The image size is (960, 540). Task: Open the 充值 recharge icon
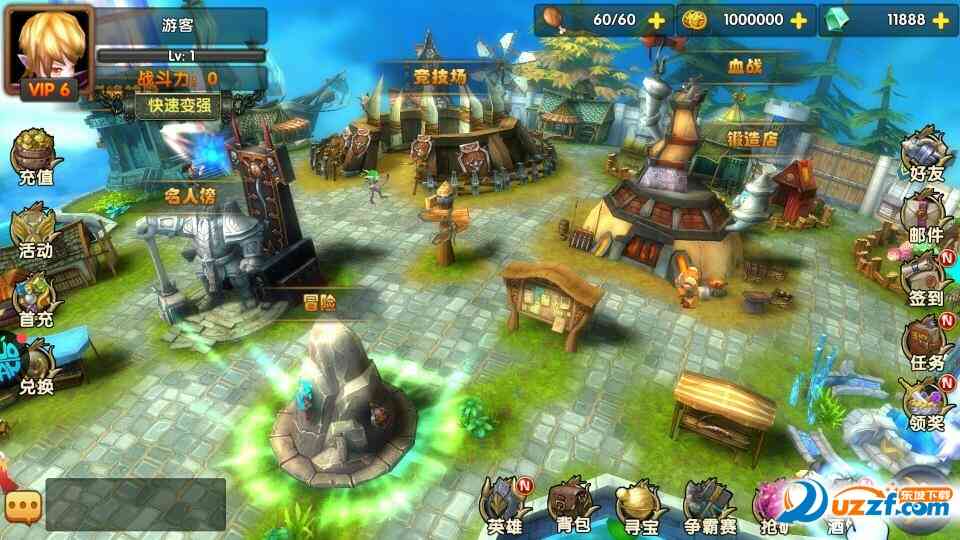(x=34, y=158)
